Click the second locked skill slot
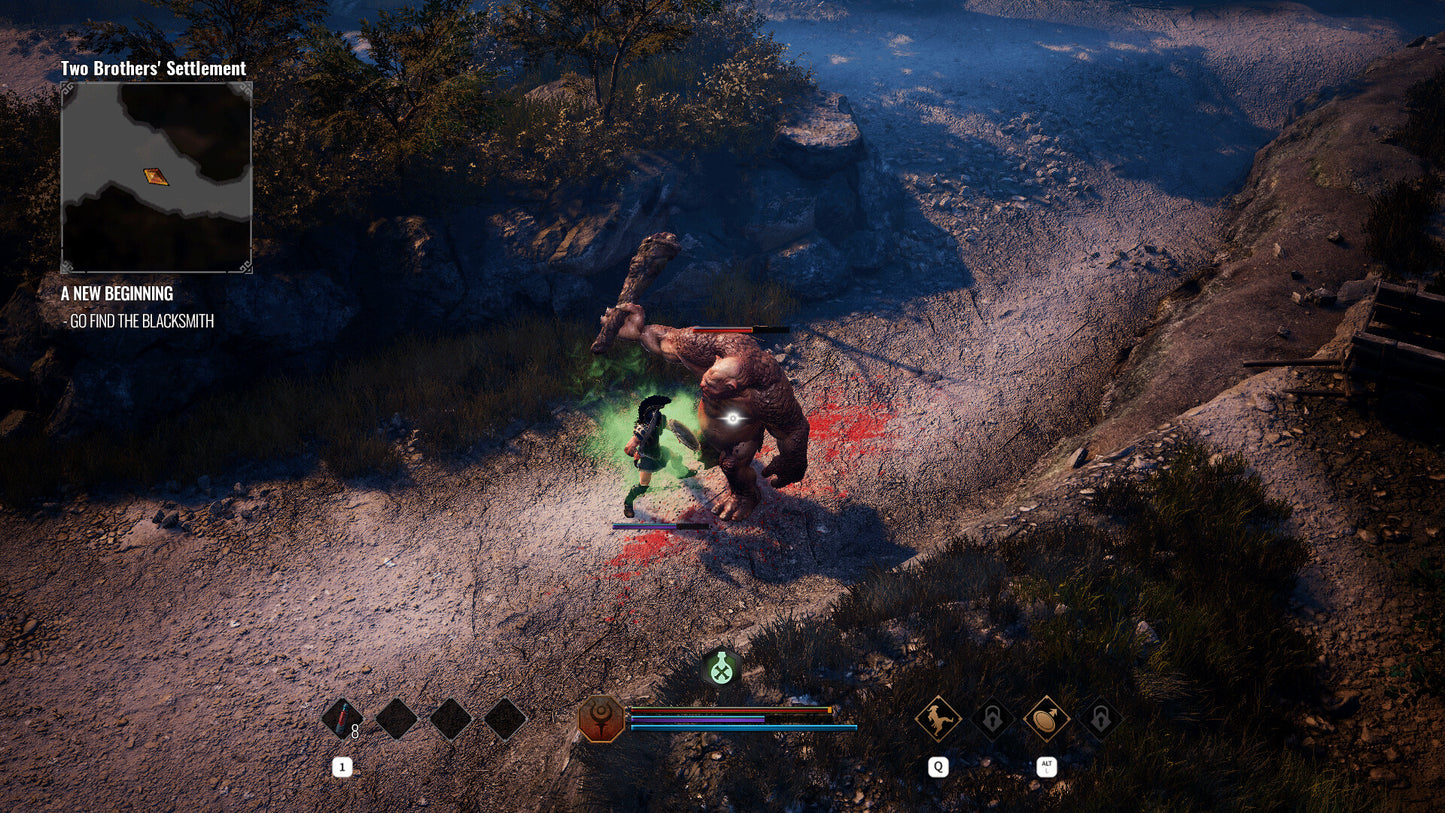 [x=1099, y=719]
